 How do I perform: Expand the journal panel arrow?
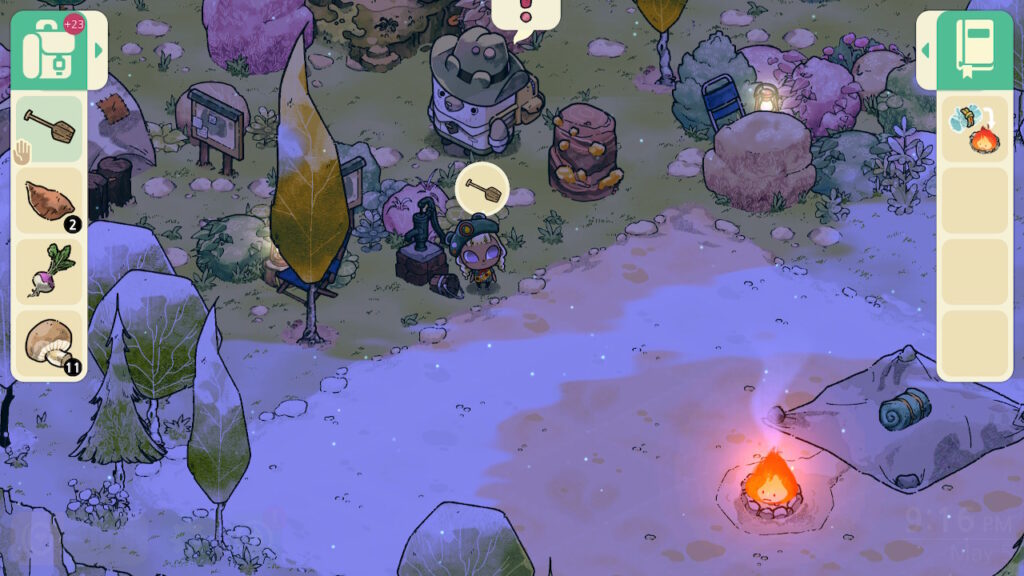pos(926,50)
